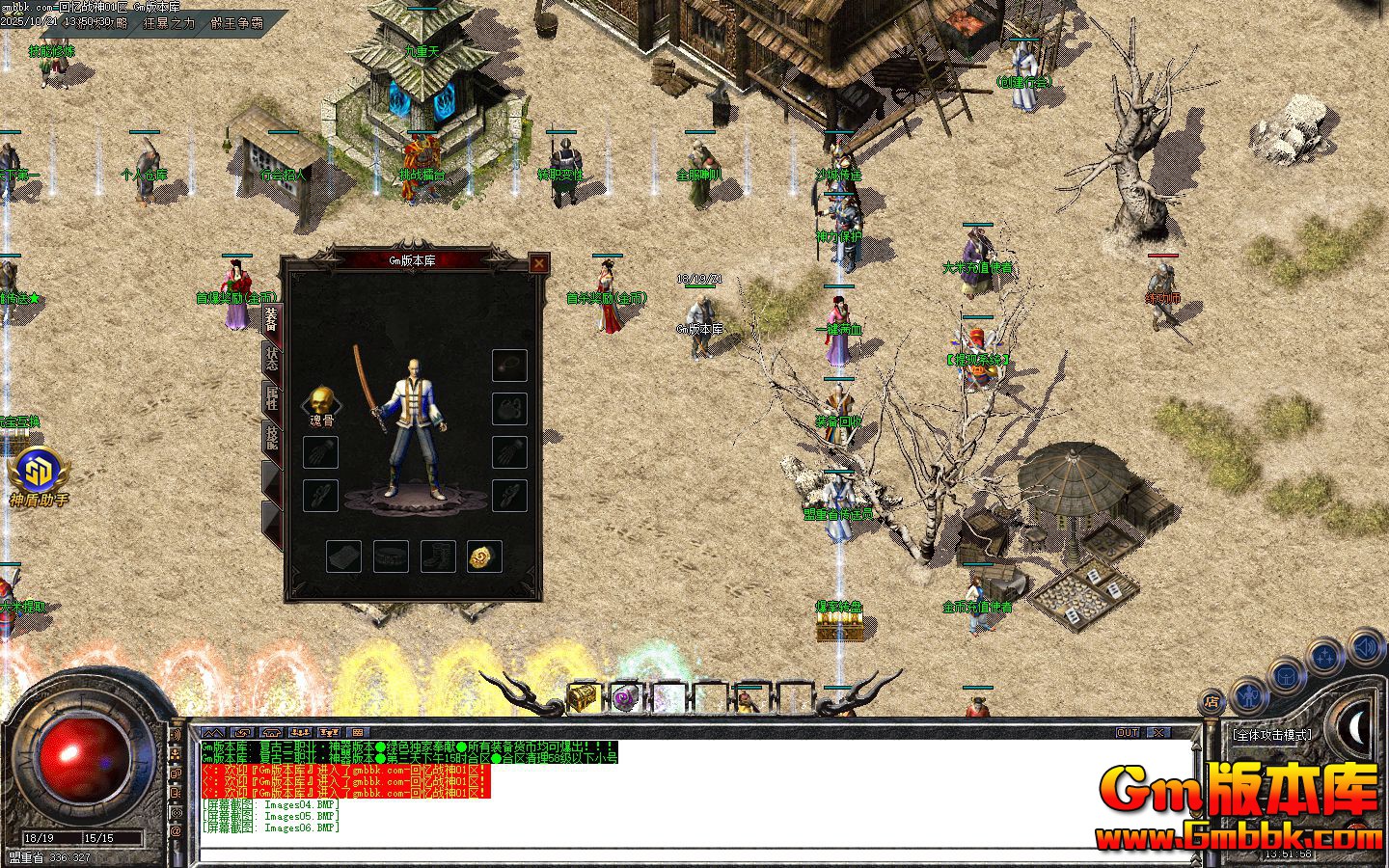This screenshot has width=1389, height=868.
Task: Click the chat message input field
Action: (694, 854)
